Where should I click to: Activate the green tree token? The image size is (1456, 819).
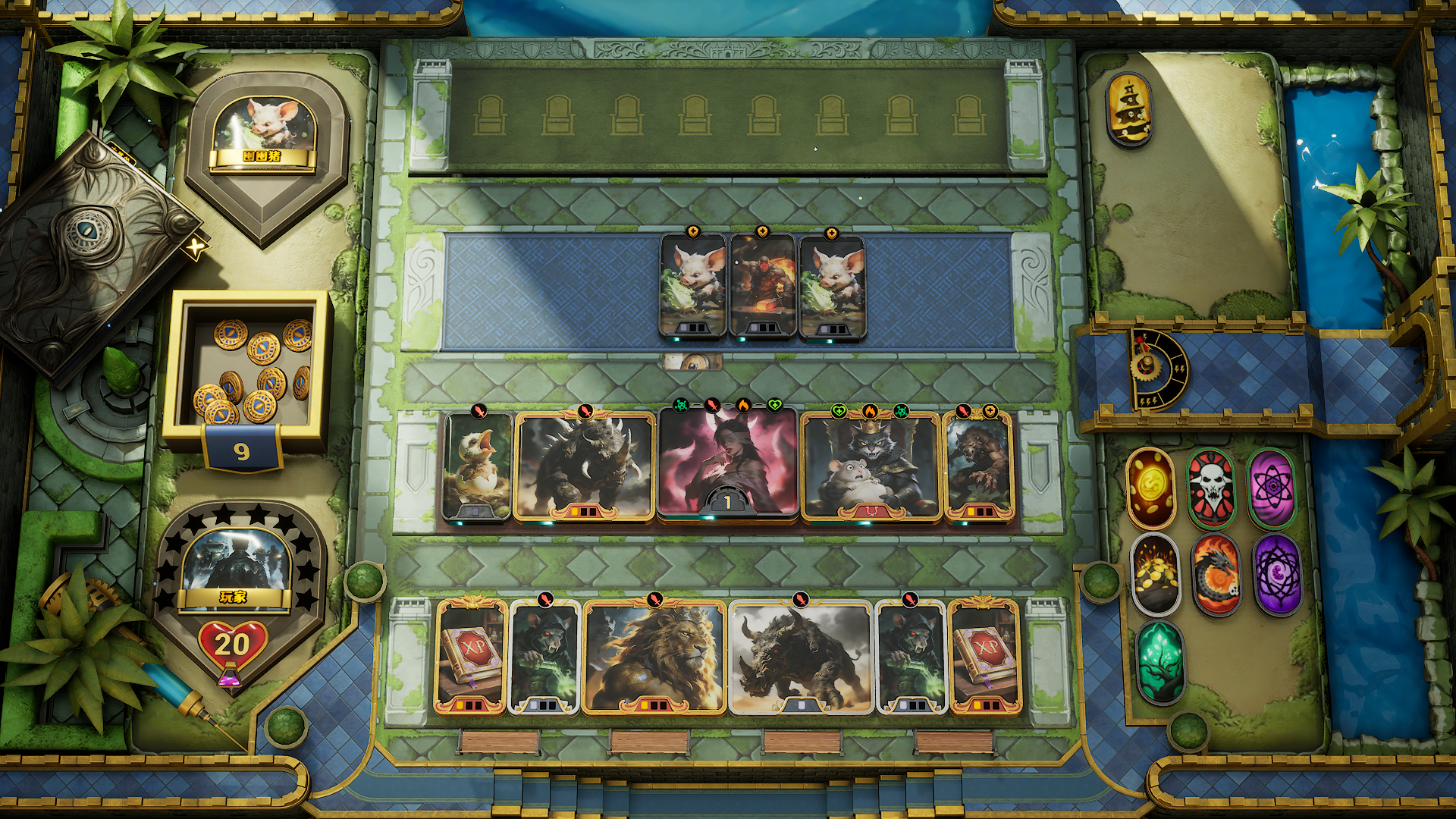click(x=1159, y=661)
